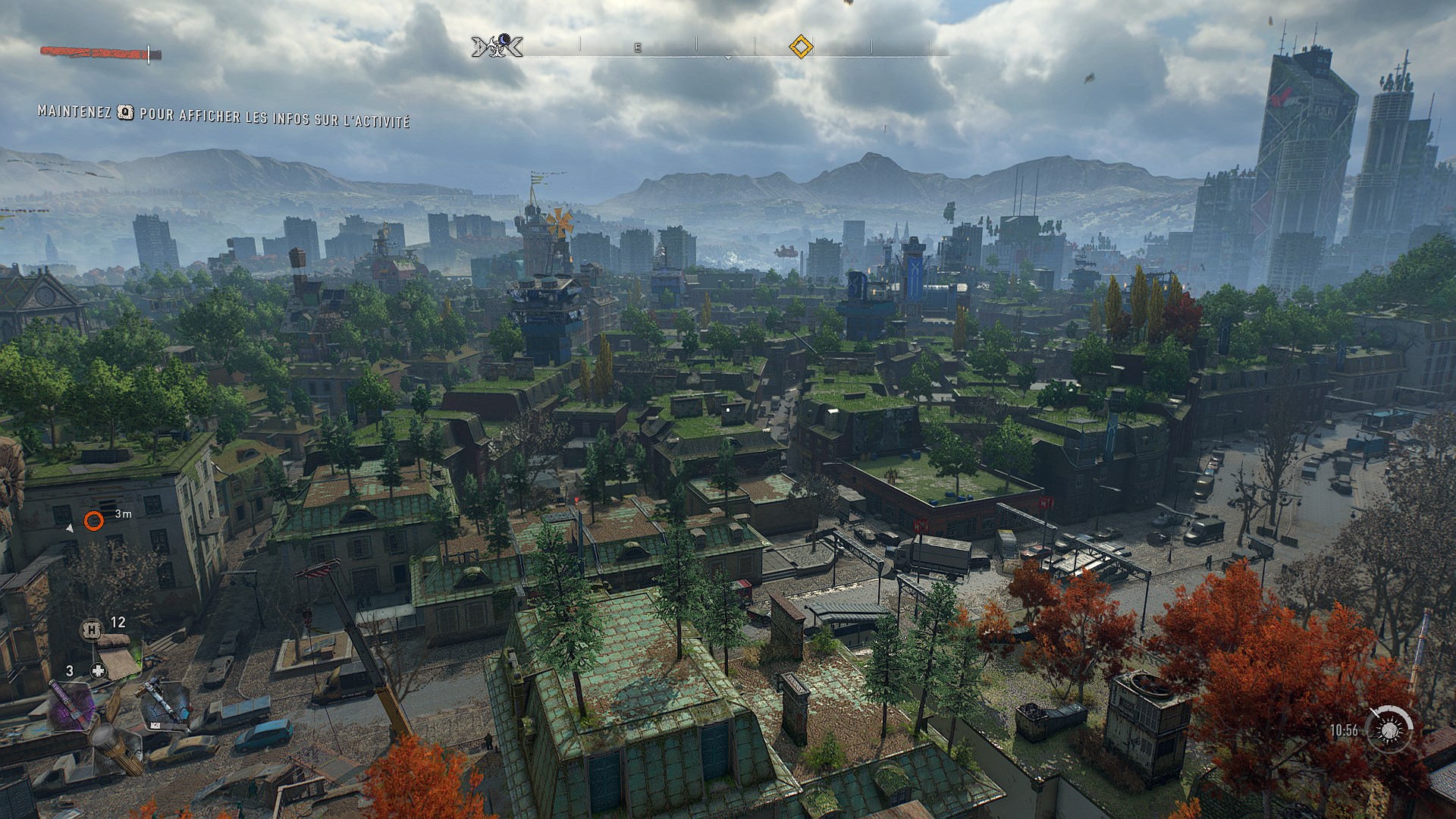Click the red health bar
Viewport: 1456px width, 819px height.
pos(95,52)
